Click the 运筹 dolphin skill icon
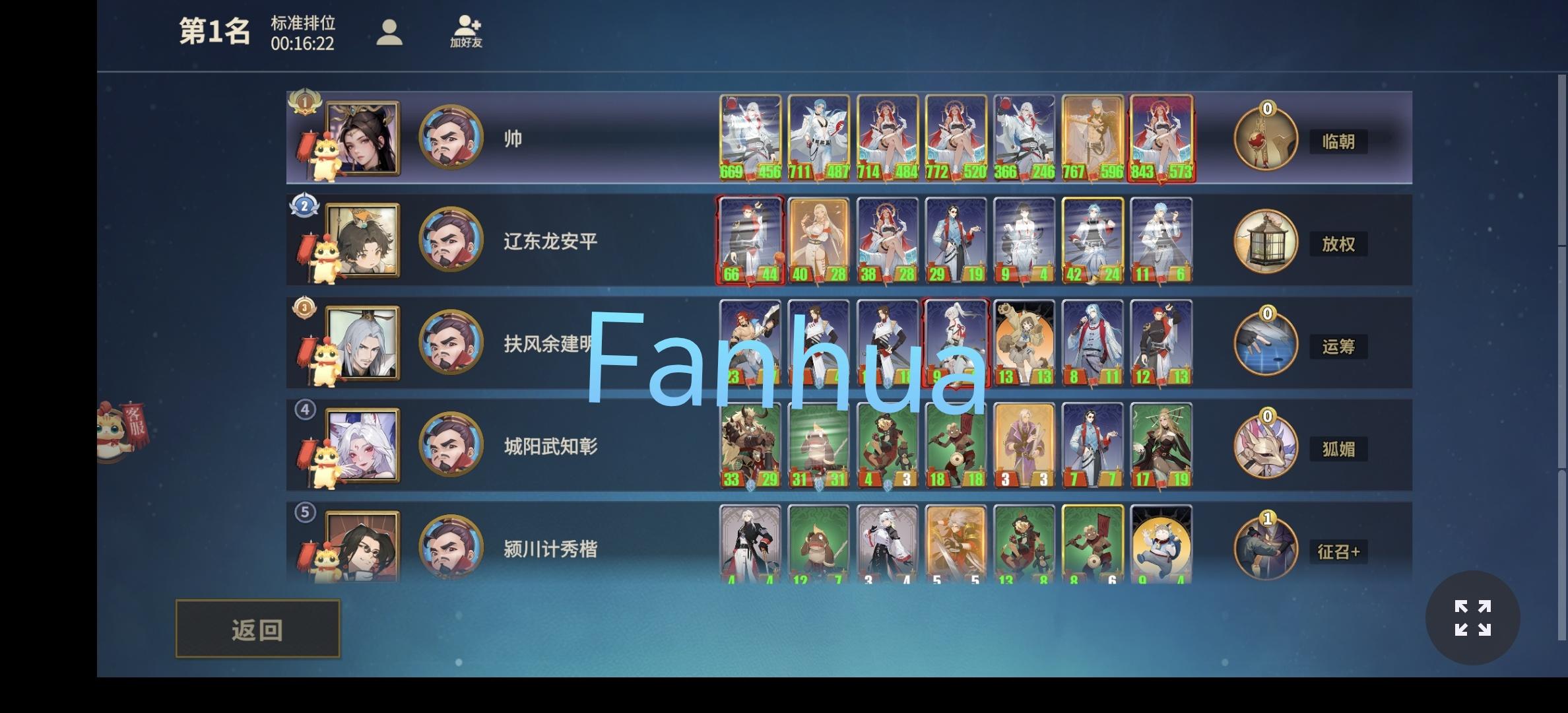Image resolution: width=1568 pixels, height=713 pixels. 1266,343
